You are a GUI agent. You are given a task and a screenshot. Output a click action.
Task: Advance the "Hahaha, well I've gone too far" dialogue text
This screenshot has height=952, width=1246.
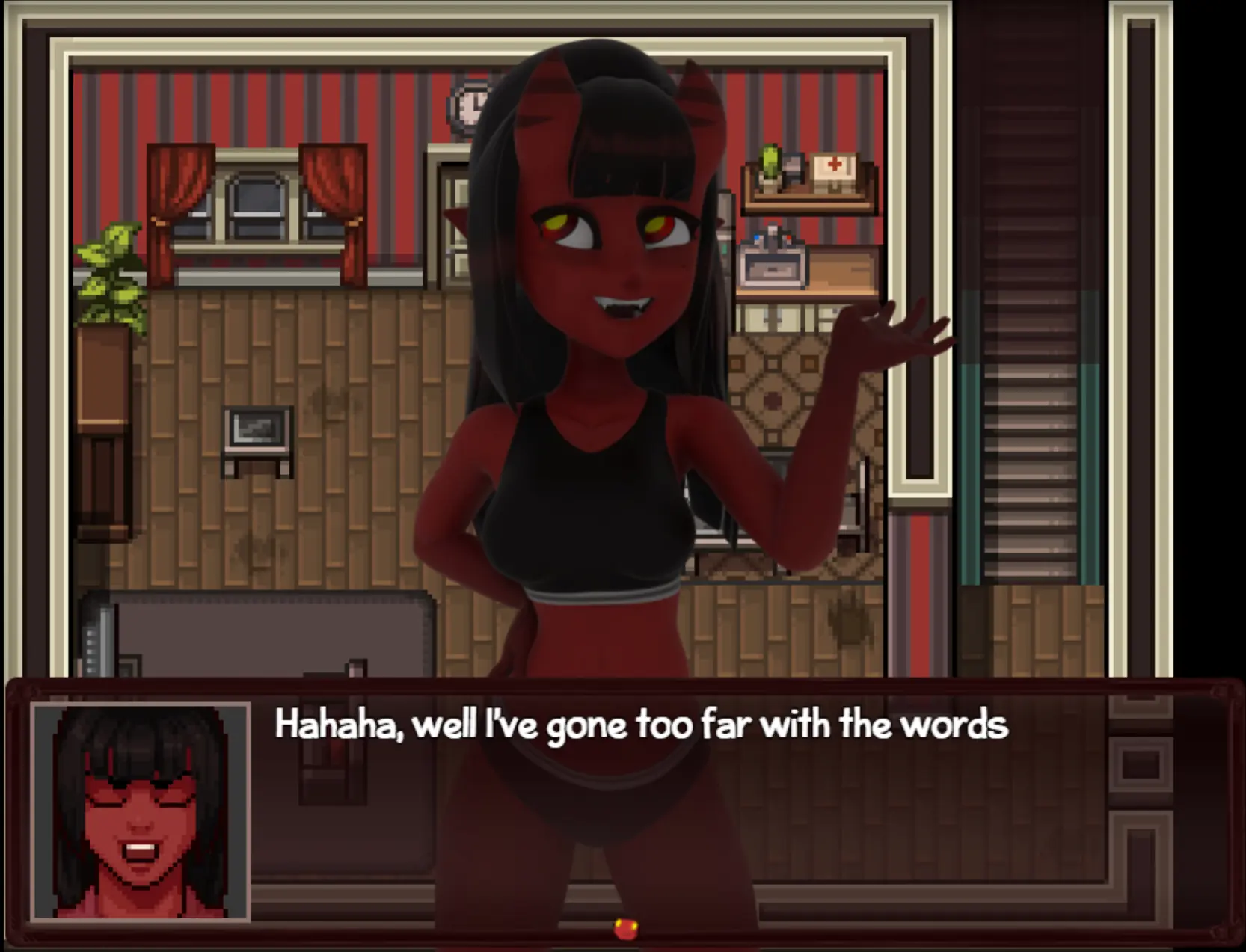(x=641, y=725)
